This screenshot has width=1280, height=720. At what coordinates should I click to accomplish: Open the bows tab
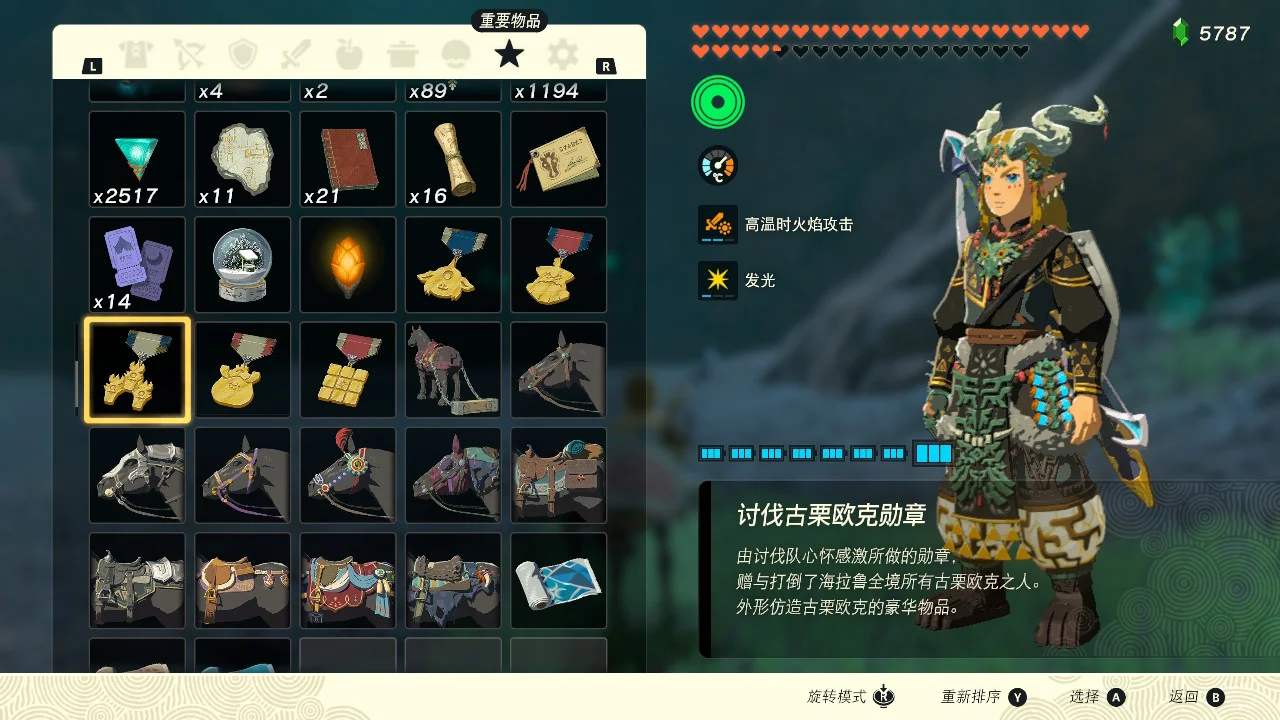click(189, 54)
